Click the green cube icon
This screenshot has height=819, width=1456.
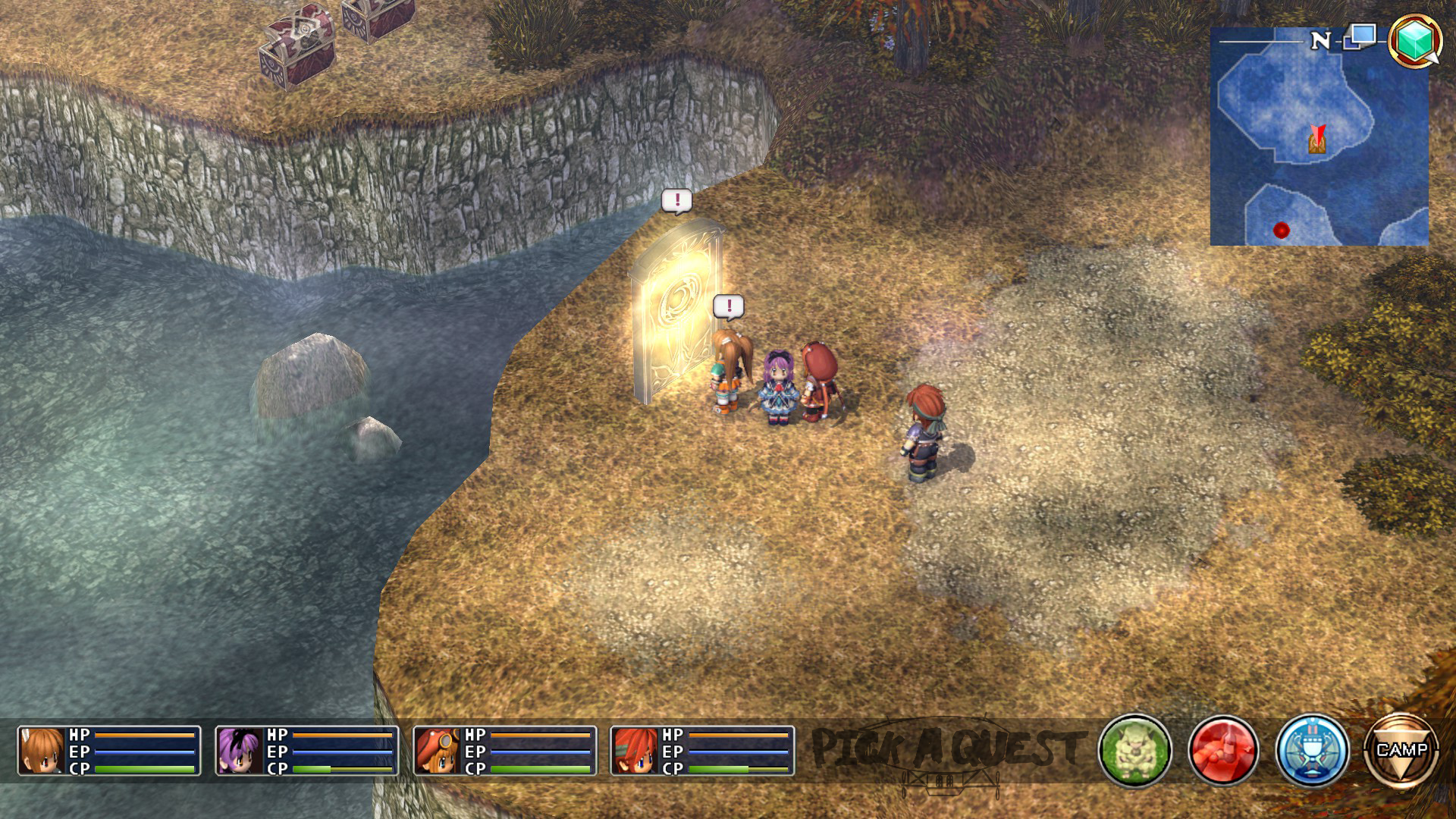[x=1414, y=39]
